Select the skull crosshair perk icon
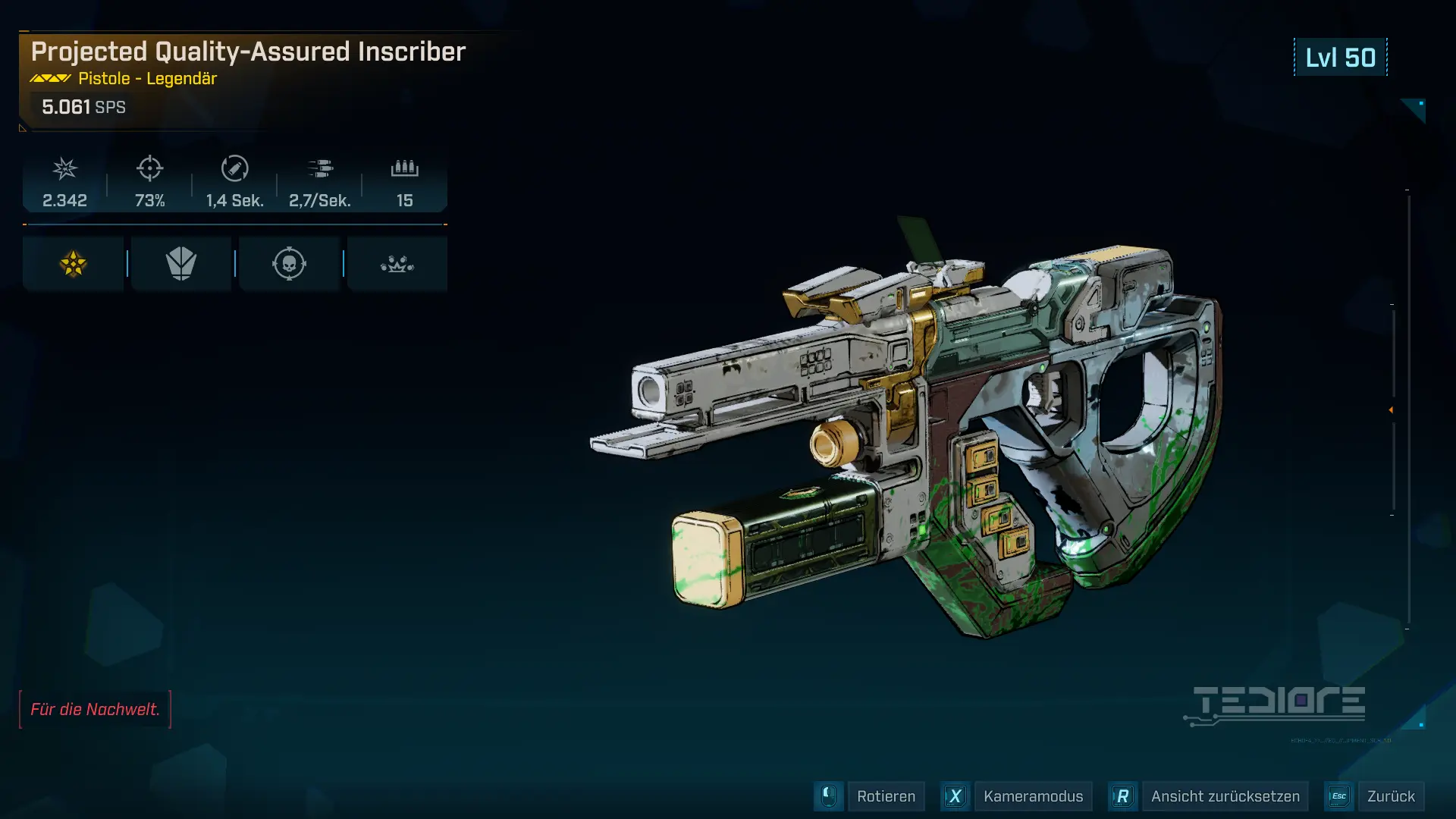Image resolution: width=1456 pixels, height=819 pixels. pyautogui.click(x=289, y=264)
